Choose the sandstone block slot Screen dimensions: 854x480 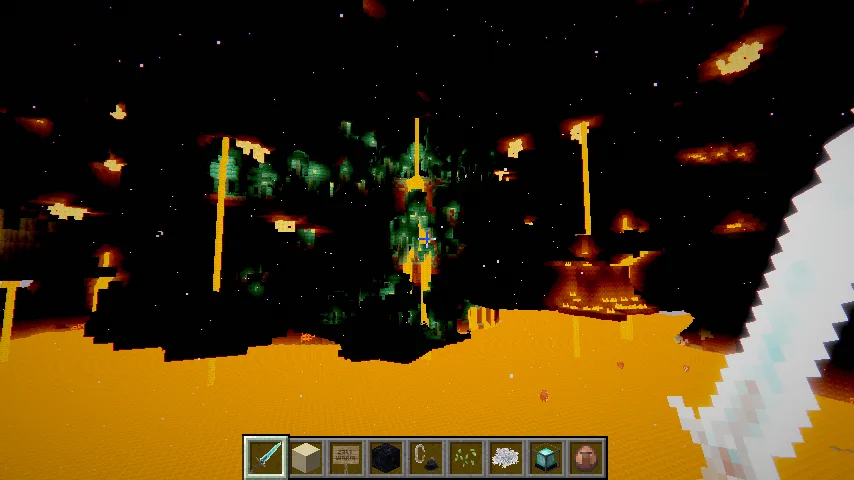(306, 457)
